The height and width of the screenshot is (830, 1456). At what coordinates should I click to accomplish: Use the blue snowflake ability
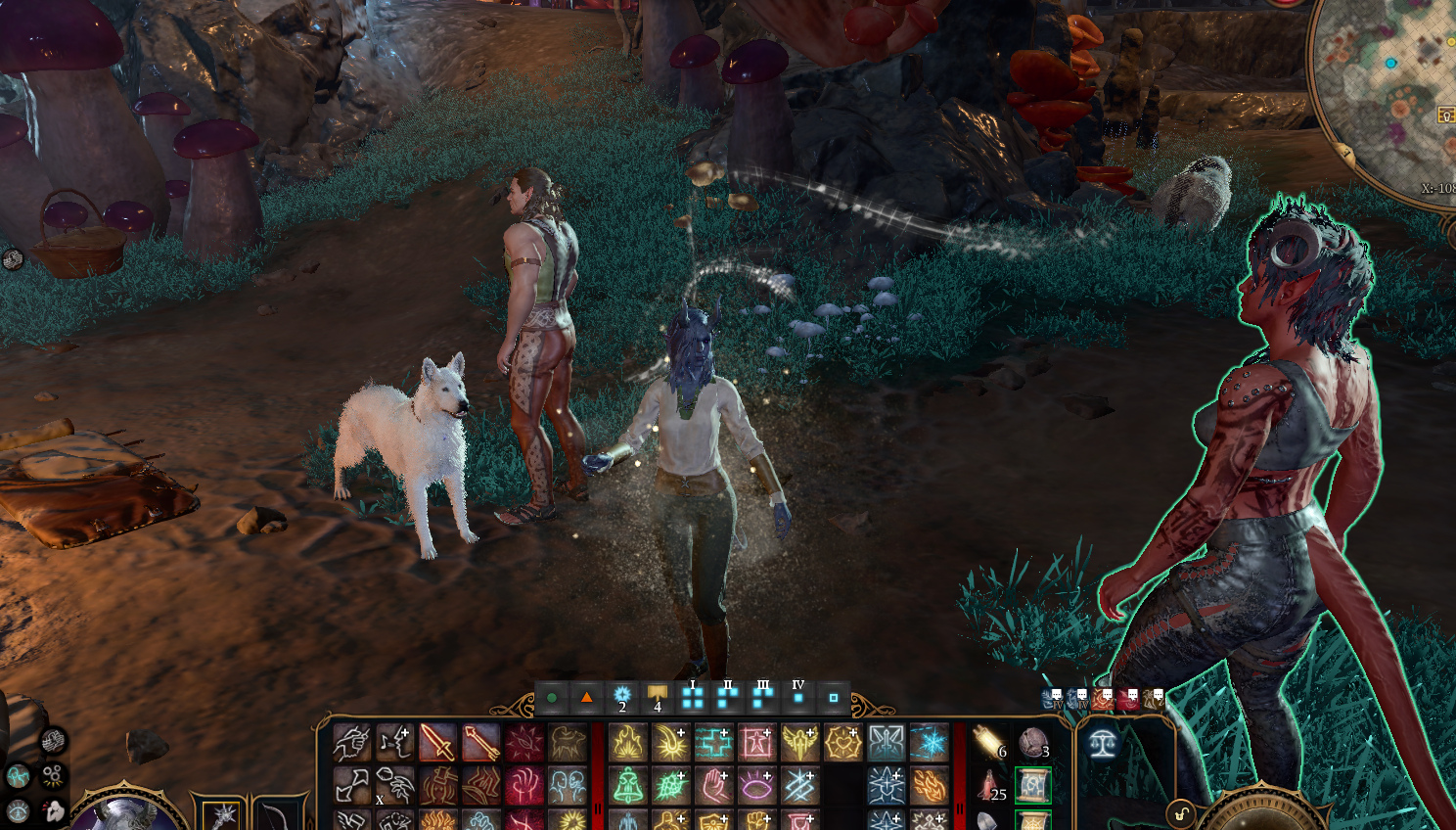click(929, 743)
